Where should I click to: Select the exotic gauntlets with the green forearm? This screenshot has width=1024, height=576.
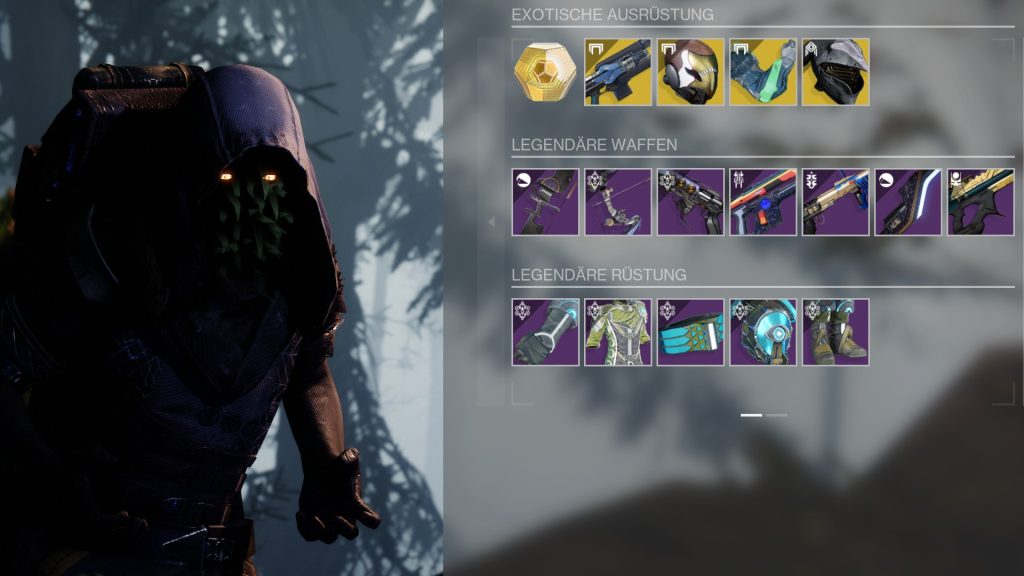763,72
